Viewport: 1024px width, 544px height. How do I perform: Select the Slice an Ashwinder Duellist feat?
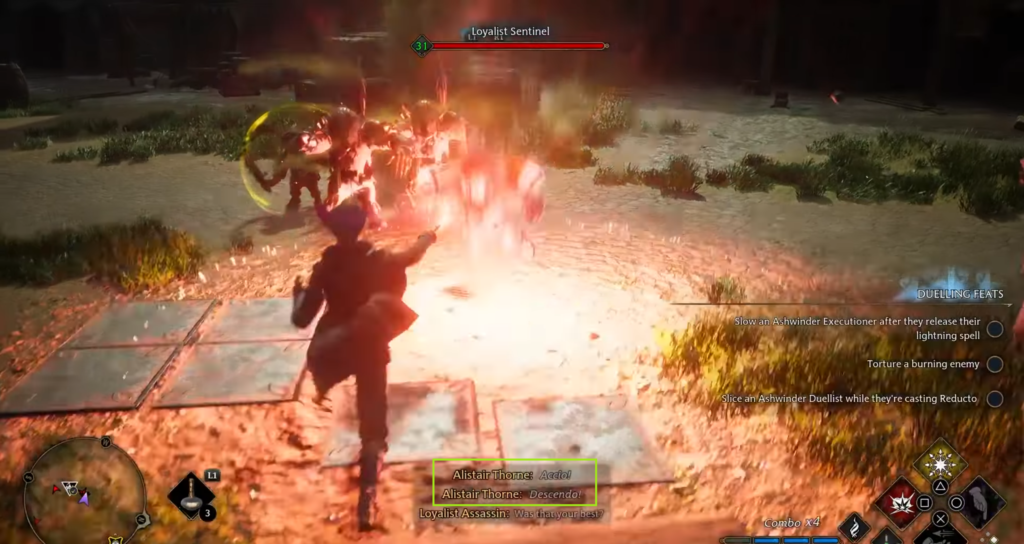tap(851, 399)
